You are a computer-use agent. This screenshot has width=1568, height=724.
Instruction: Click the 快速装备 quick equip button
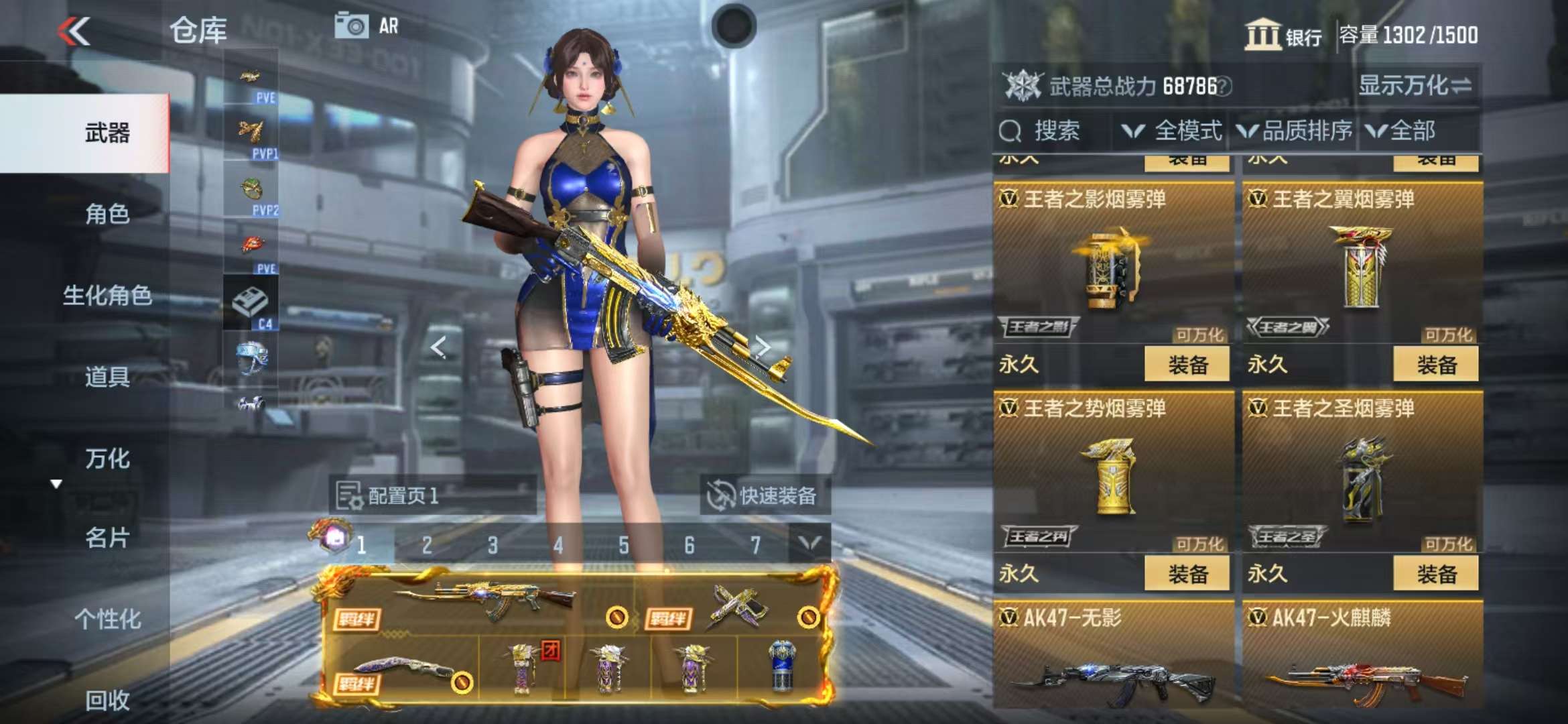point(765,496)
